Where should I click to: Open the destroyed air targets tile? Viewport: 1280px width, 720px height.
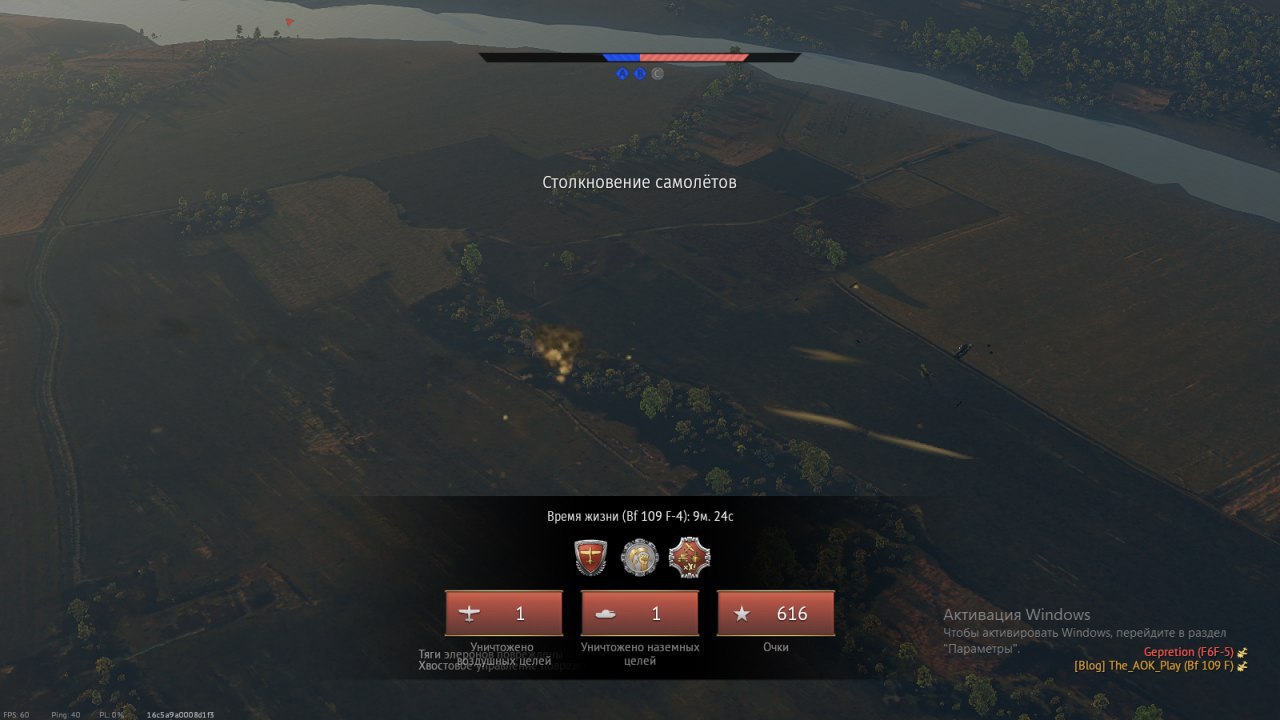click(504, 613)
